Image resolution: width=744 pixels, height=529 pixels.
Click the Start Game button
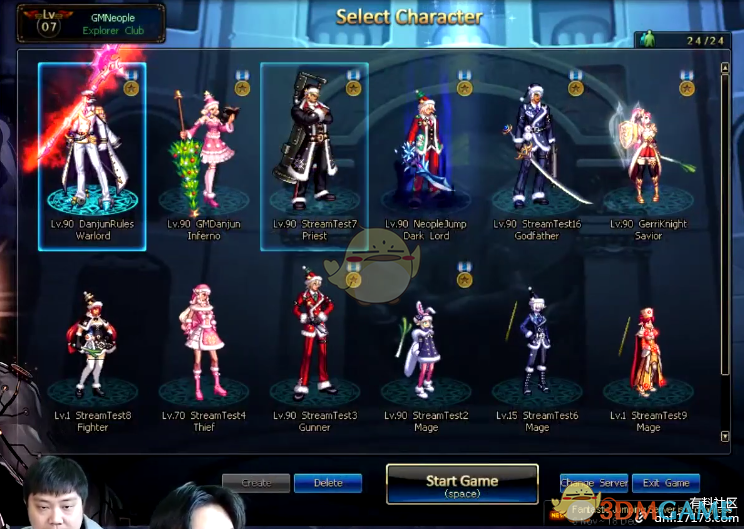click(462, 485)
